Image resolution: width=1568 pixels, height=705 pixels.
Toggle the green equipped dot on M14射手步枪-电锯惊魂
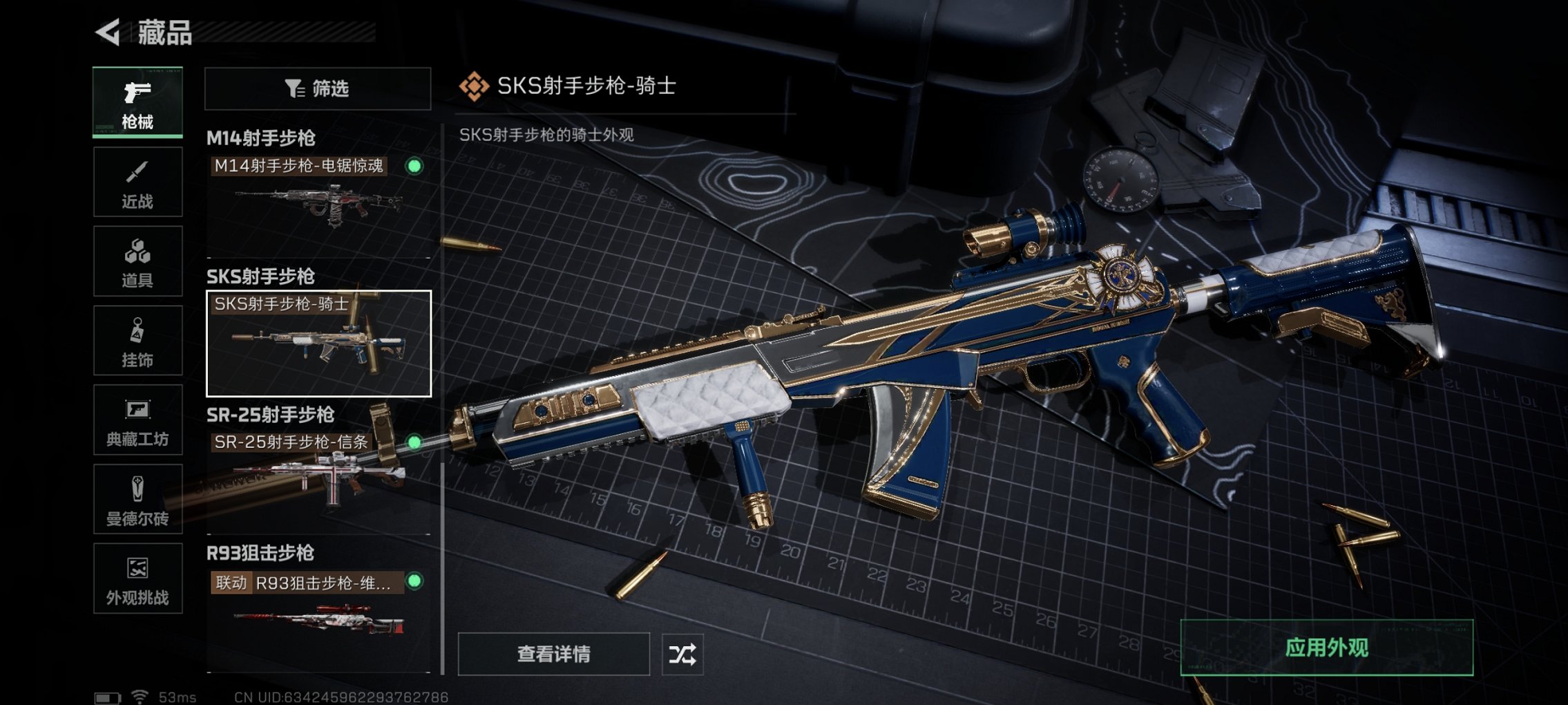(413, 167)
